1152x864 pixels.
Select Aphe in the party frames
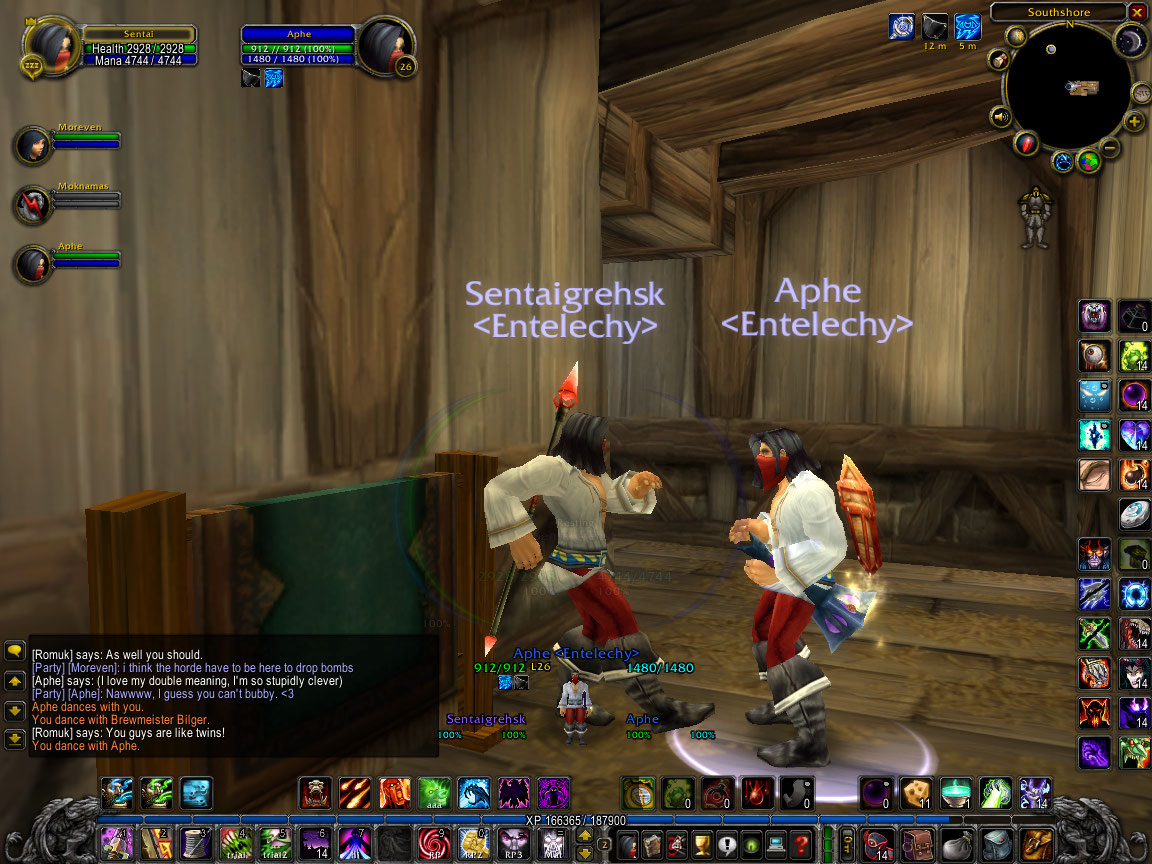pyautogui.click(x=32, y=264)
